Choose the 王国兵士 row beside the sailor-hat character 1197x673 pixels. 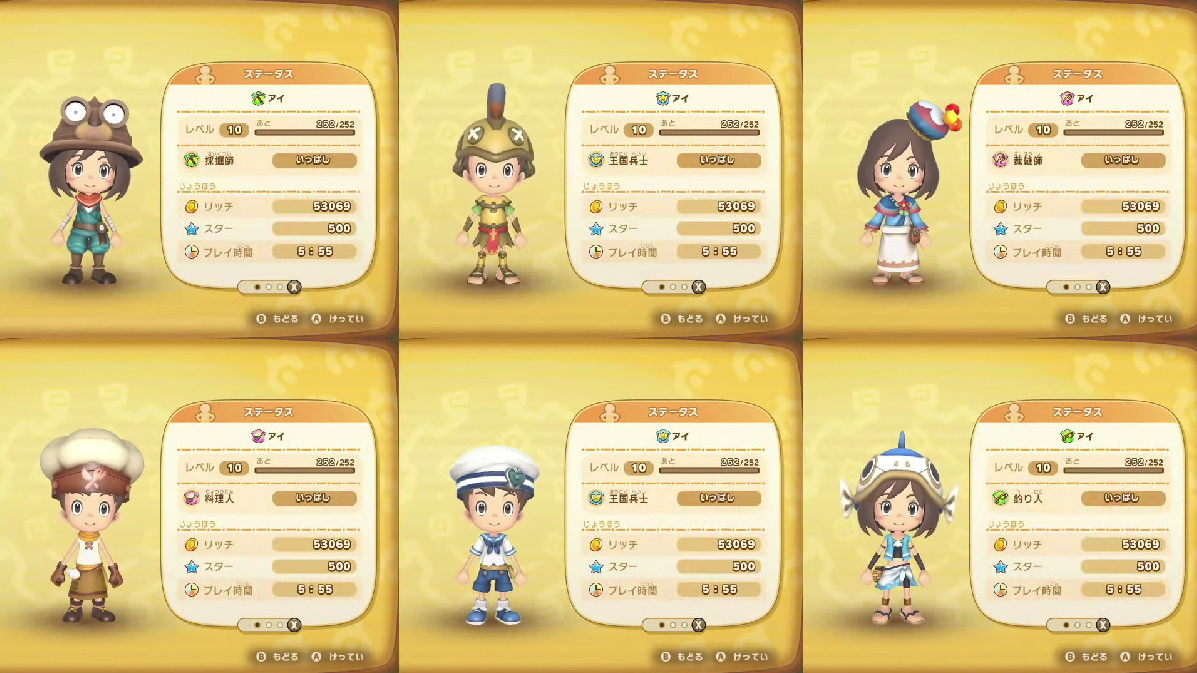674,498
